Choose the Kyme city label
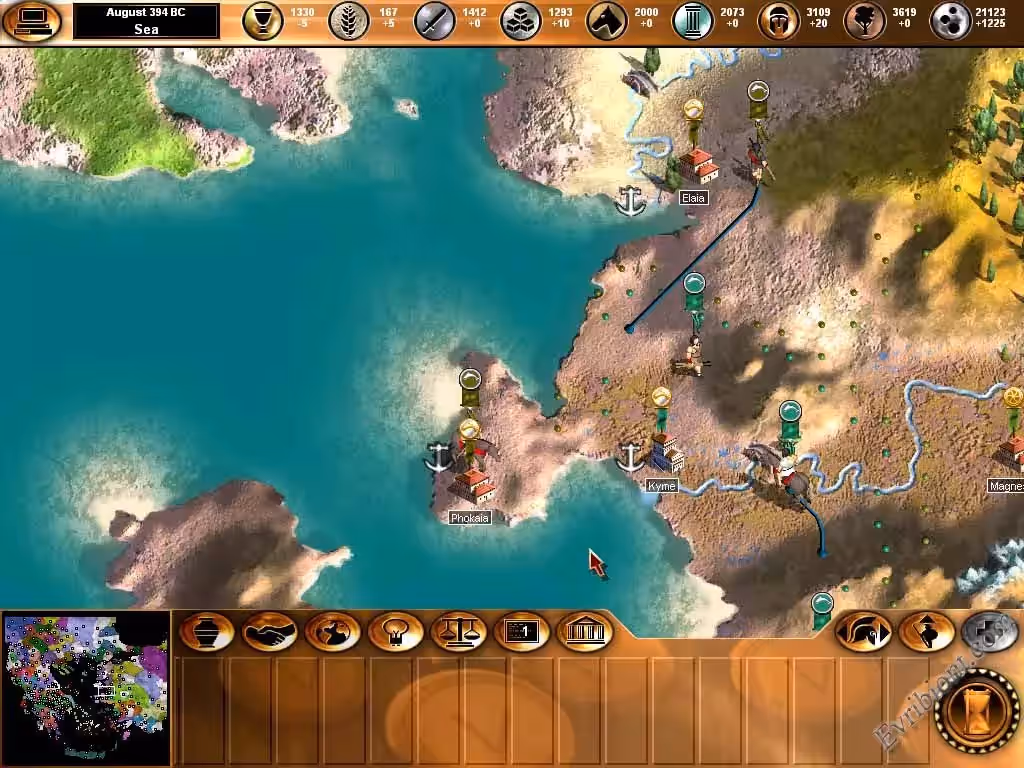This screenshot has height=768, width=1024. pos(662,486)
